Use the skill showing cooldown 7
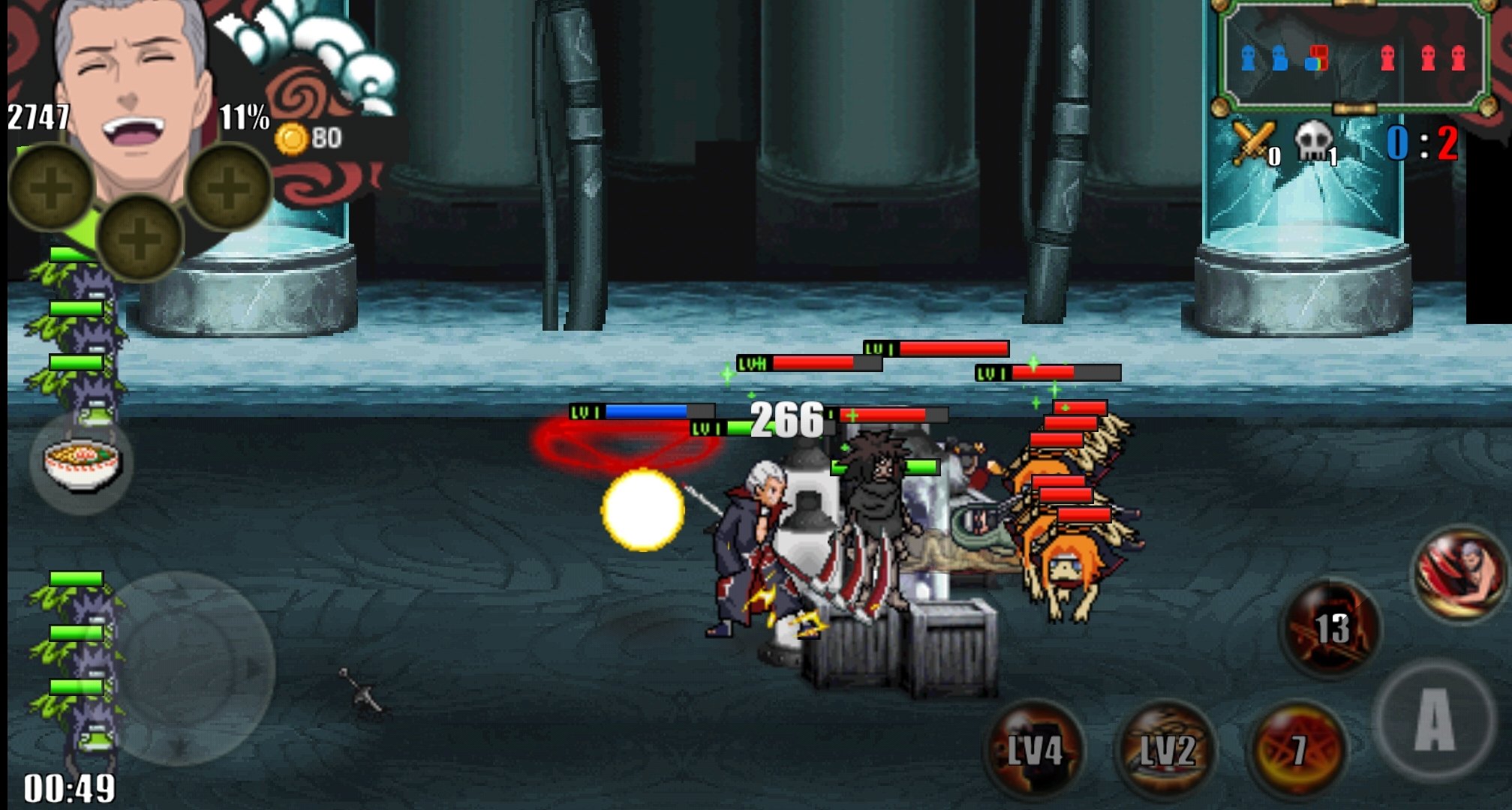Screen dimensions: 1512x810 click(x=1297, y=750)
